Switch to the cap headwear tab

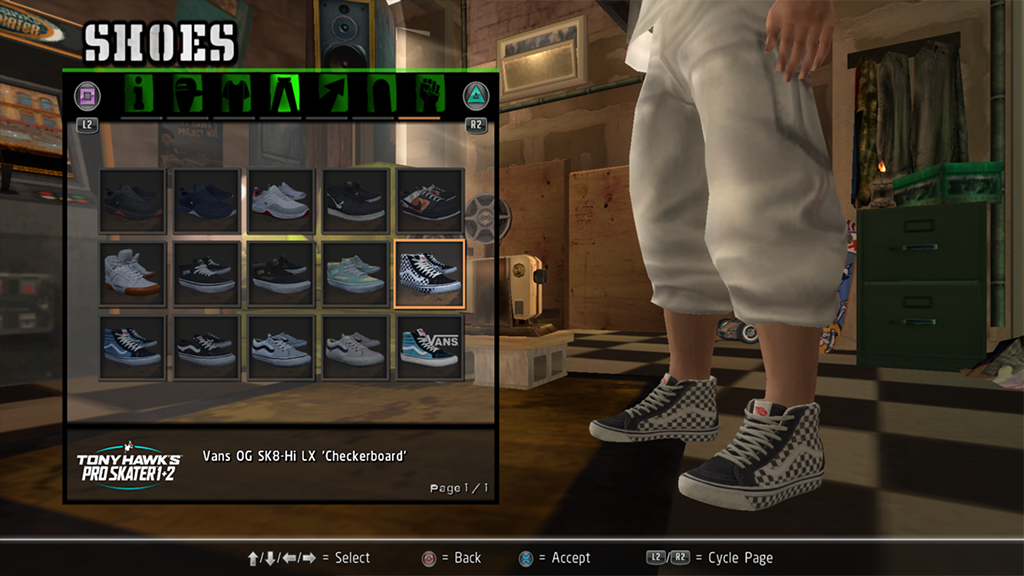coord(188,96)
